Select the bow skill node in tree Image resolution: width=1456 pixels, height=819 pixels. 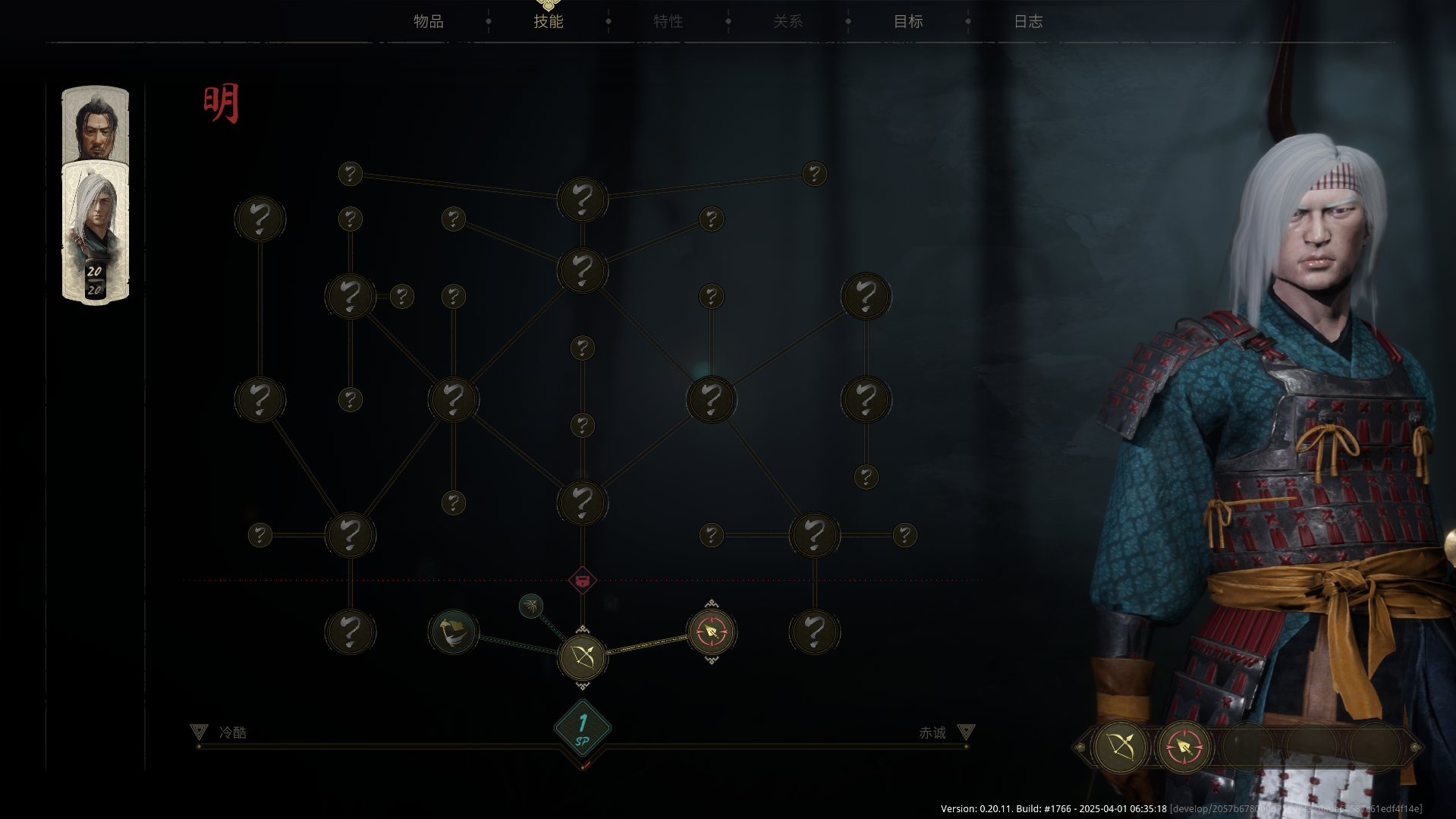click(582, 657)
